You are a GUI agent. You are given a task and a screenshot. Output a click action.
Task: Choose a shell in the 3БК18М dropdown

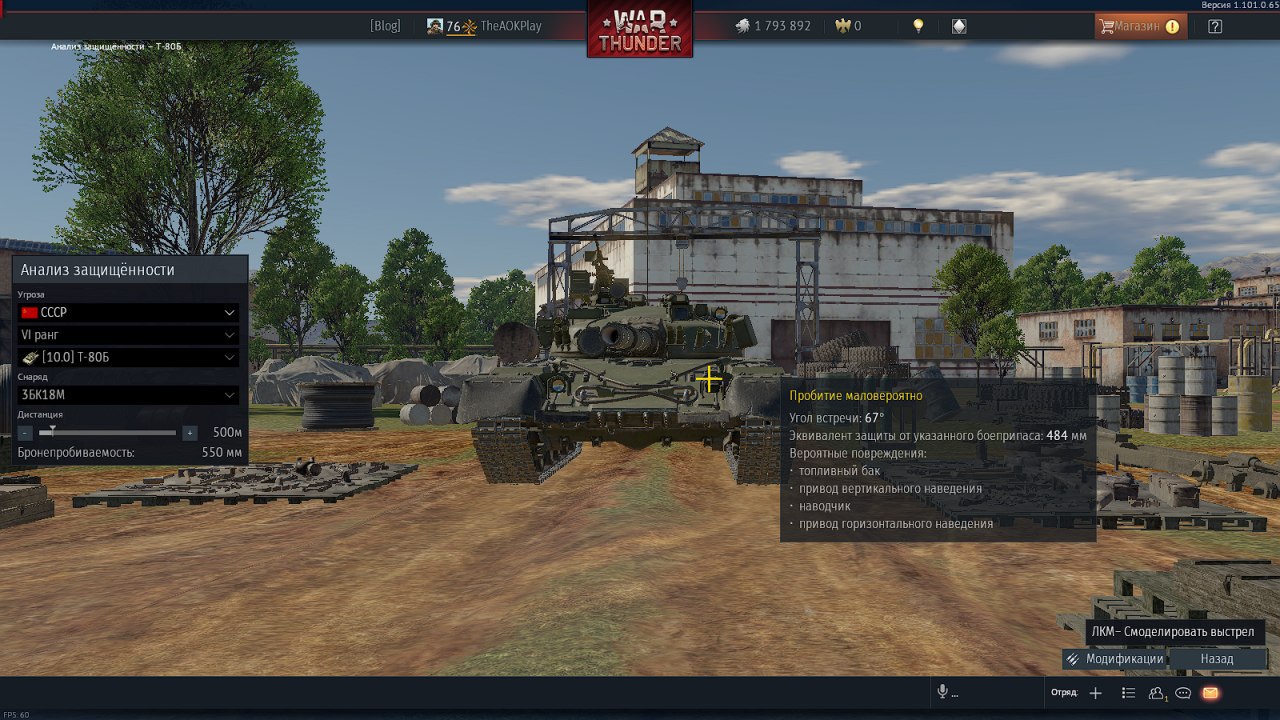[x=128, y=395]
